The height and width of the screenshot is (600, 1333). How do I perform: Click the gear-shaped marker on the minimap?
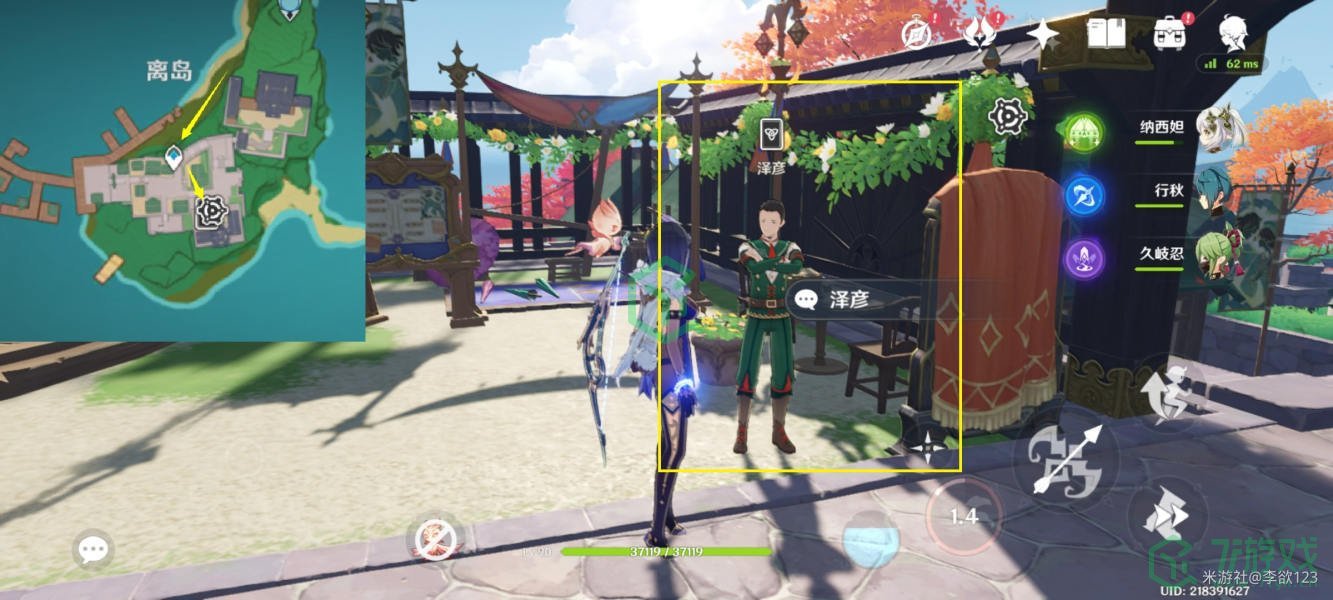tap(211, 211)
